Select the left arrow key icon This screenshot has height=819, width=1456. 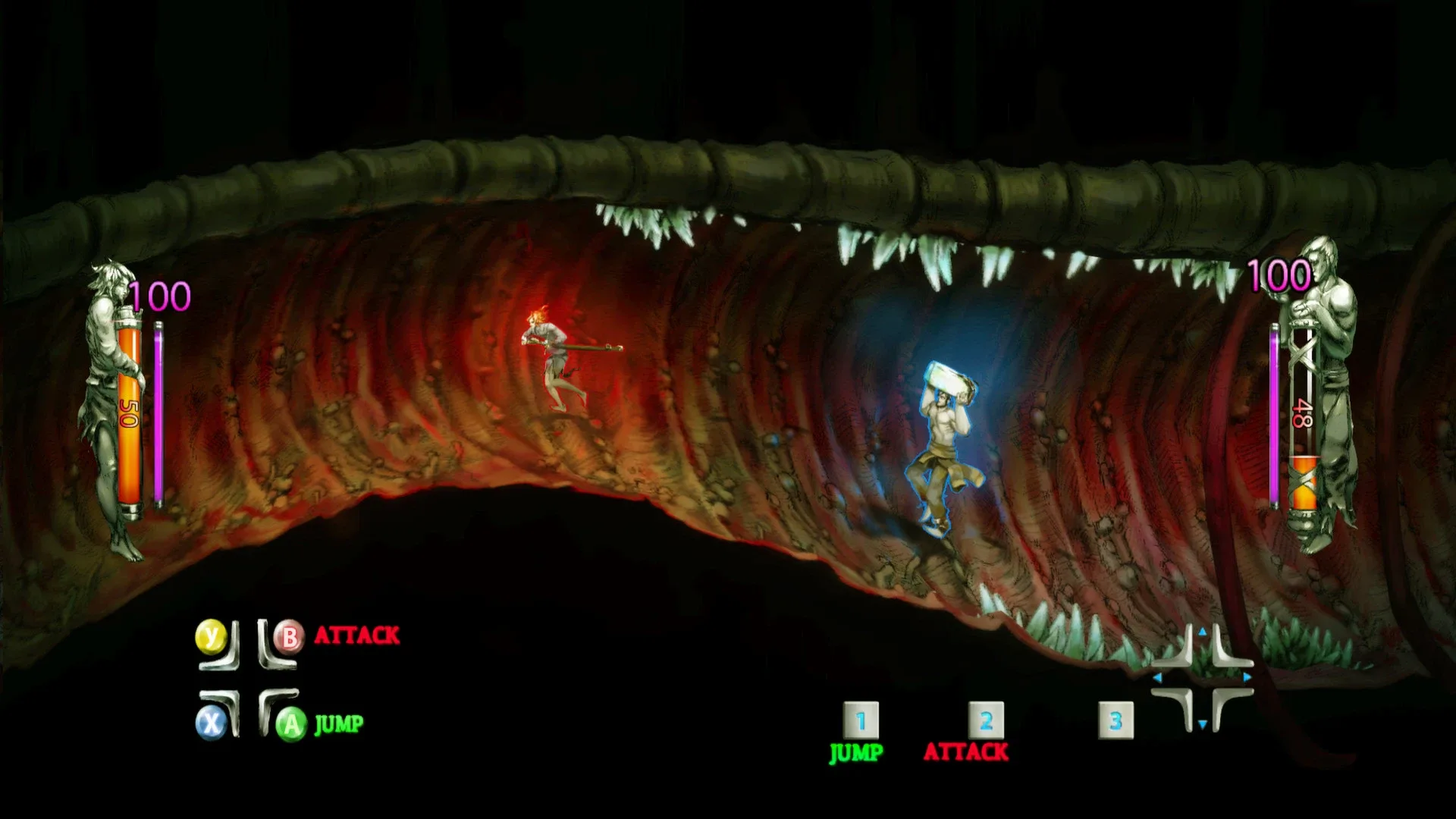click(1158, 677)
